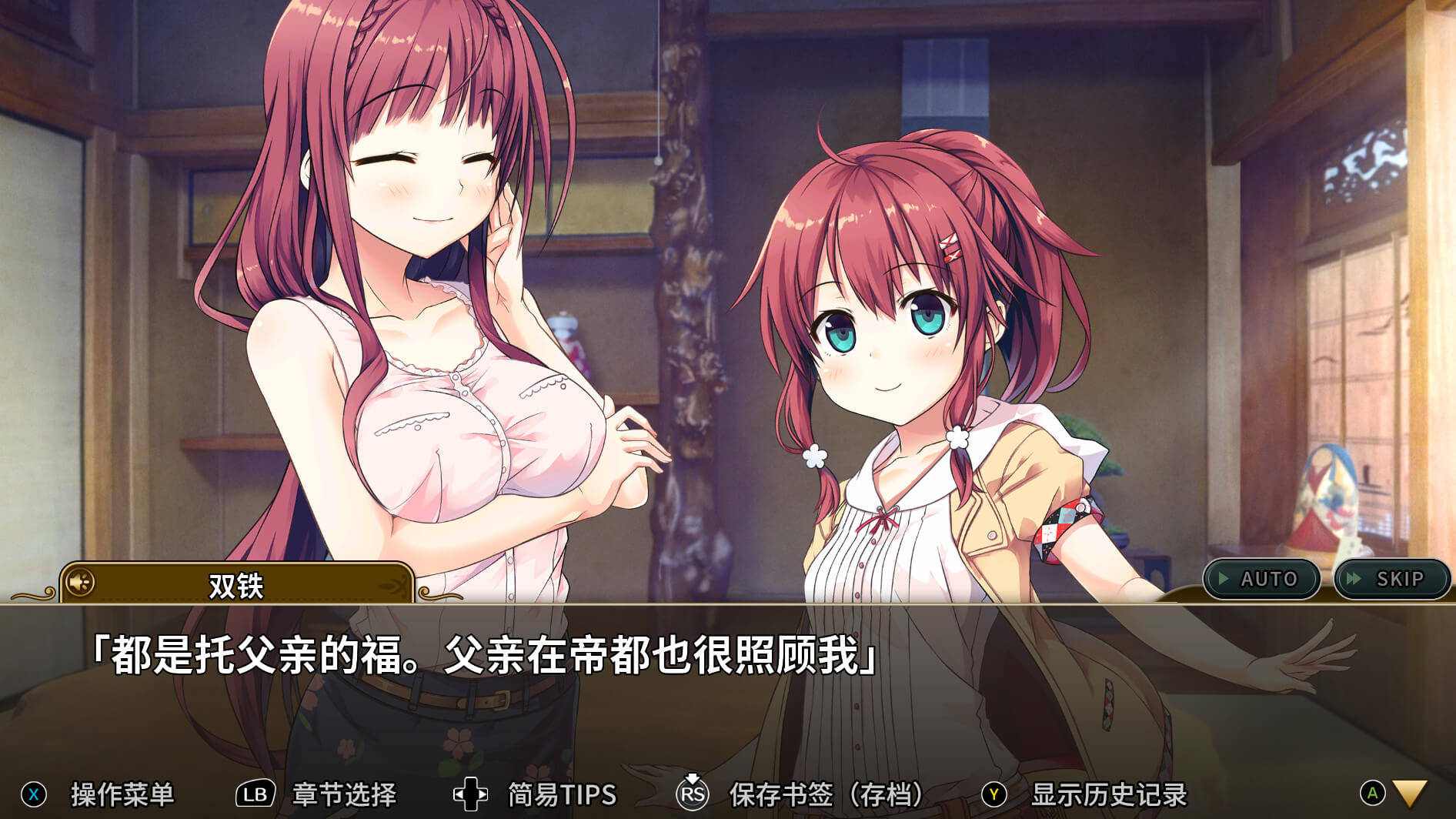Enable AUTO dialogue playback
Viewport: 1456px width, 819px height.
(1261, 579)
